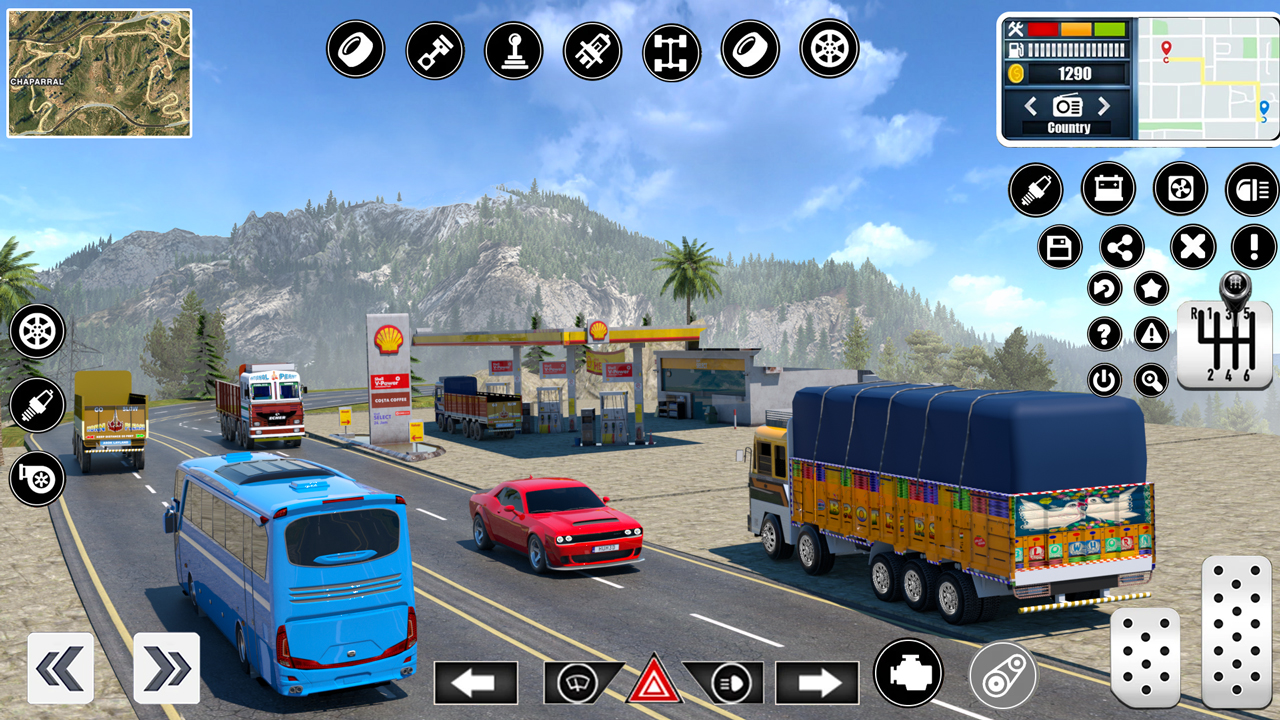This screenshot has width=1280, height=720.
Task: Open the battery icon on right panel
Action: (x=1107, y=190)
